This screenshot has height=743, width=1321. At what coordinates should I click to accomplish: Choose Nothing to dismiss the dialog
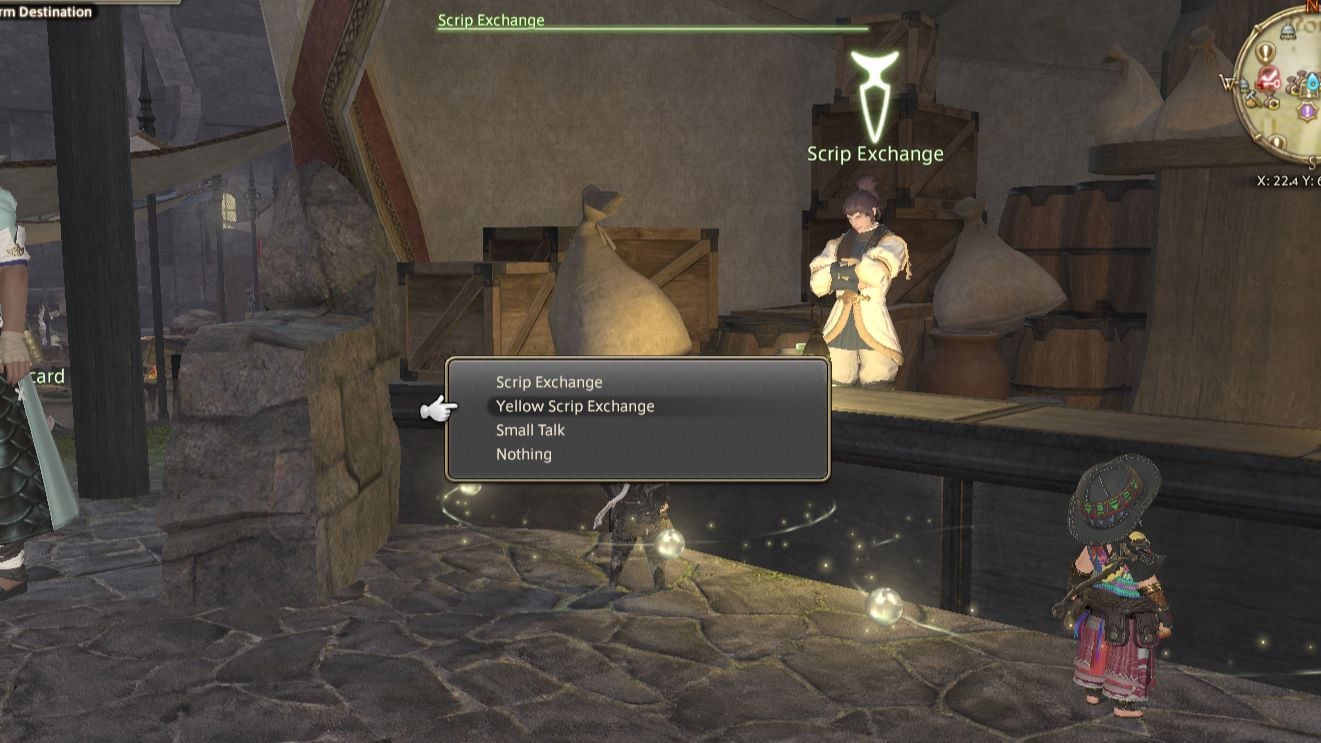[x=523, y=454]
